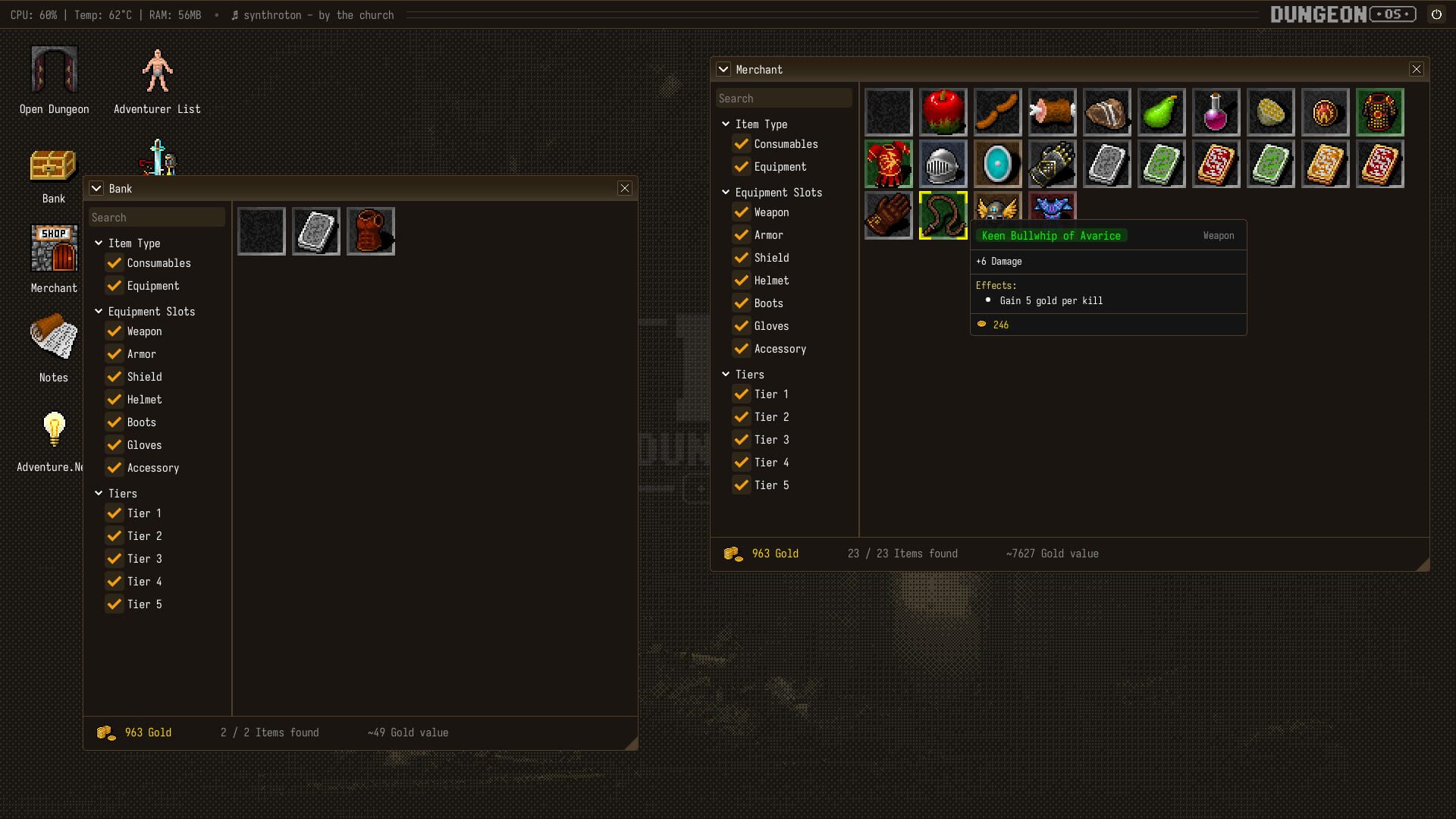Collapse the Item Type section in the Merchant
1456x819 pixels.
pyautogui.click(x=726, y=124)
